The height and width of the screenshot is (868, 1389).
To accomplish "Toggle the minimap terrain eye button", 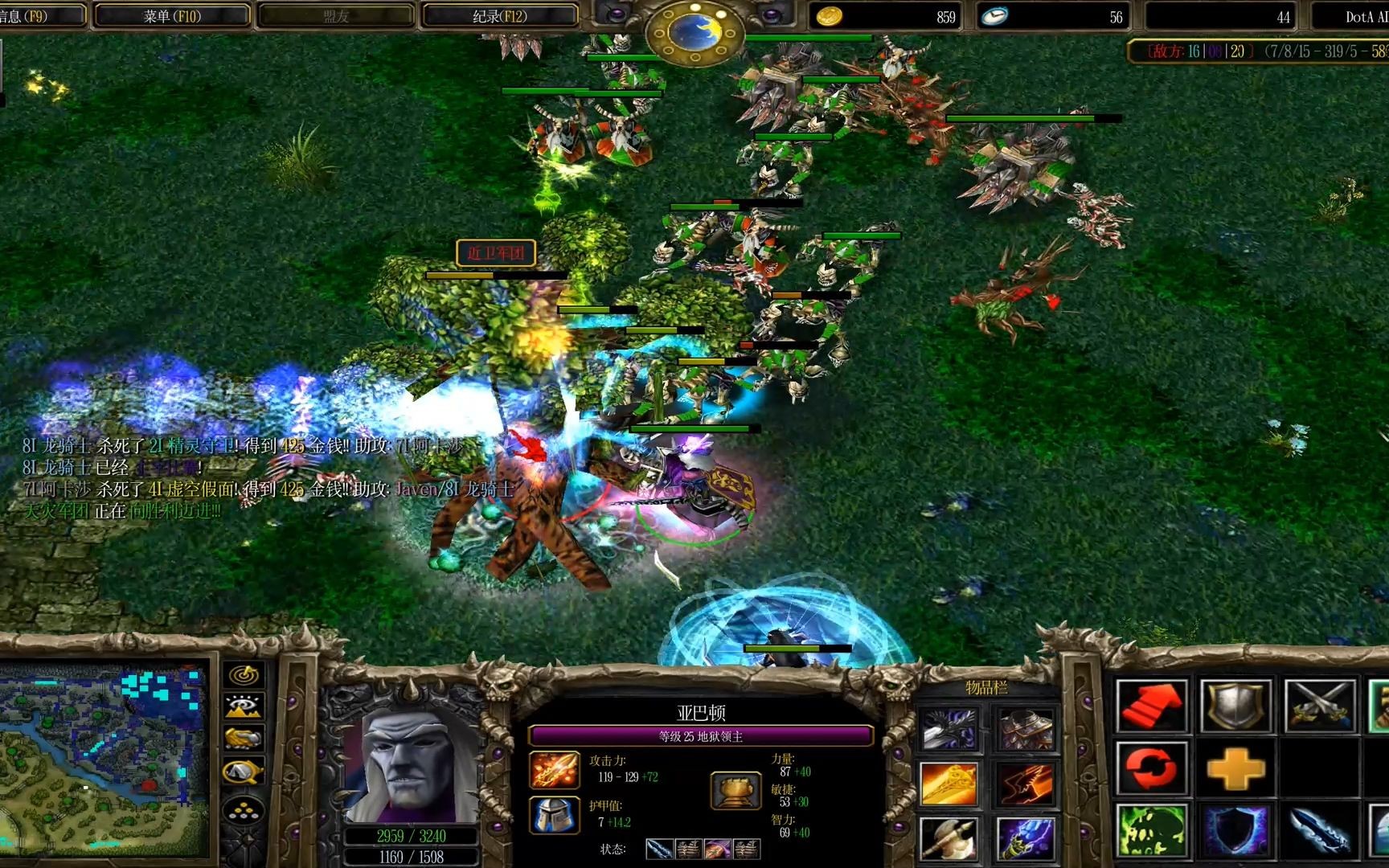I will (x=244, y=707).
